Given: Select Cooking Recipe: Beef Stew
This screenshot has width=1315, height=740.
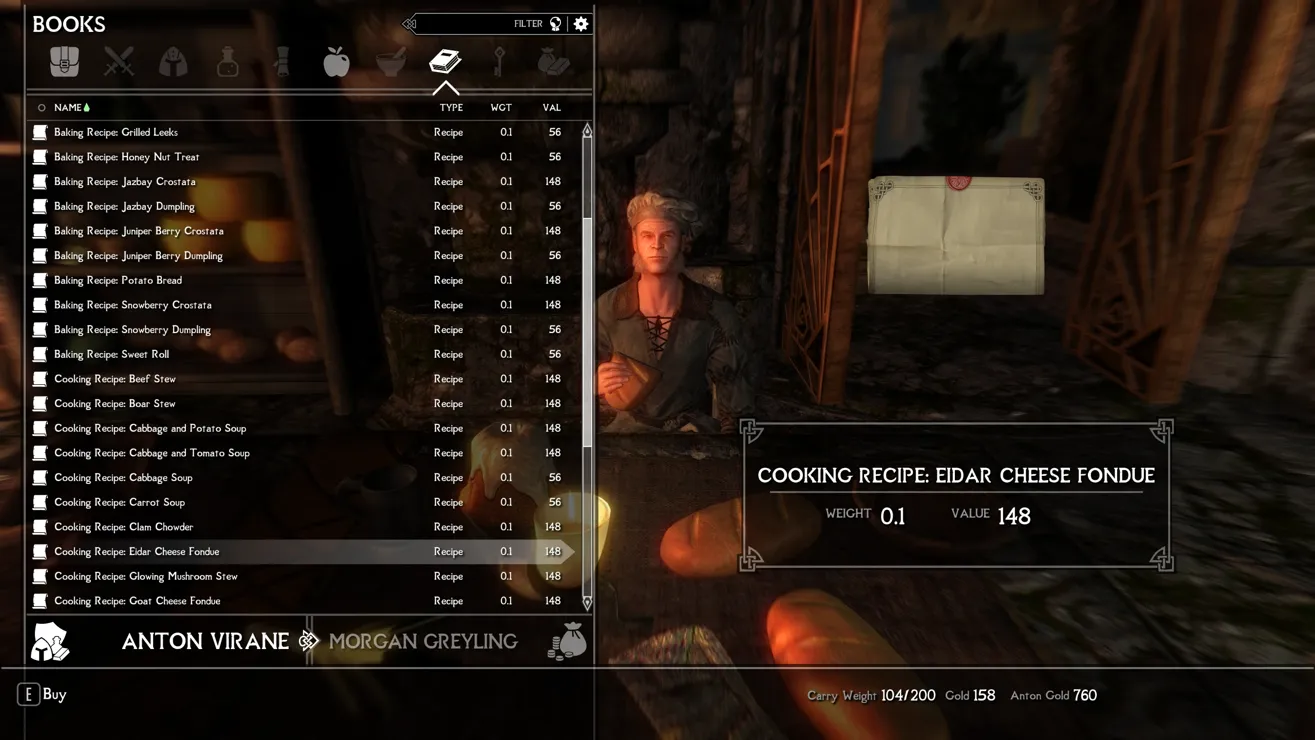Looking at the screenshot, I should pyautogui.click(x=115, y=379).
